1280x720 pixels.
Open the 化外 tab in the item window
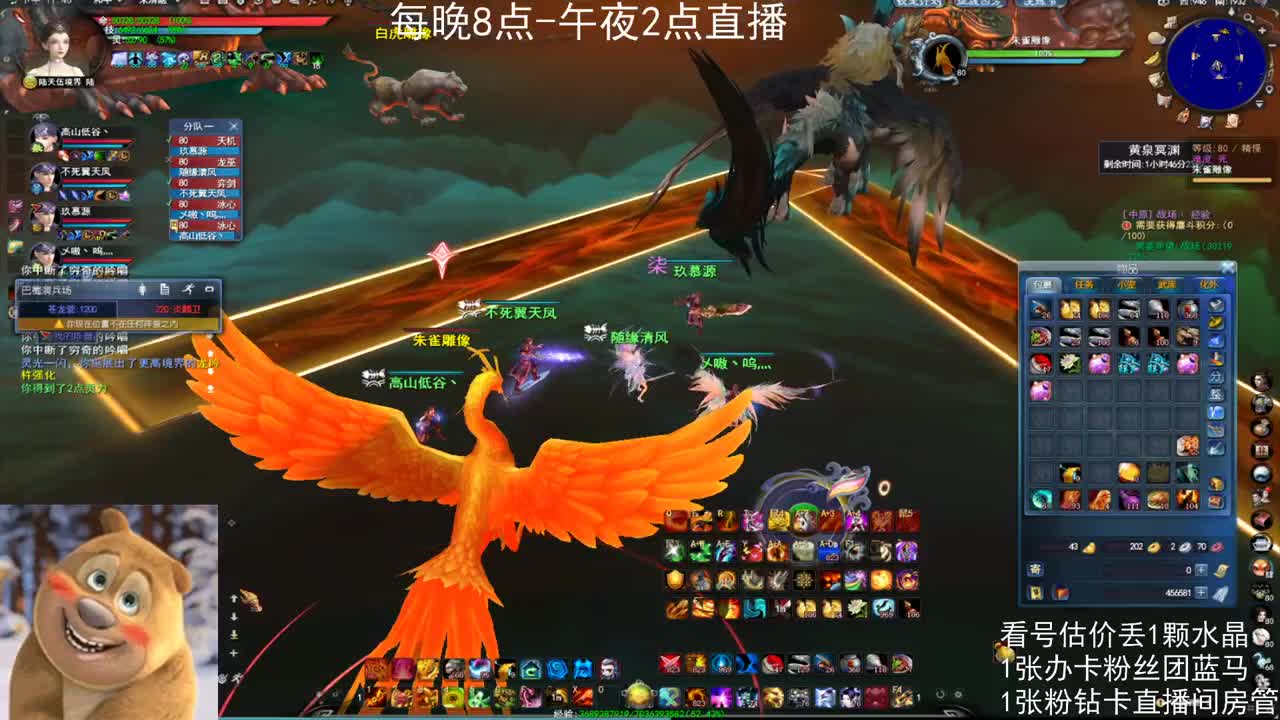pos(1209,284)
